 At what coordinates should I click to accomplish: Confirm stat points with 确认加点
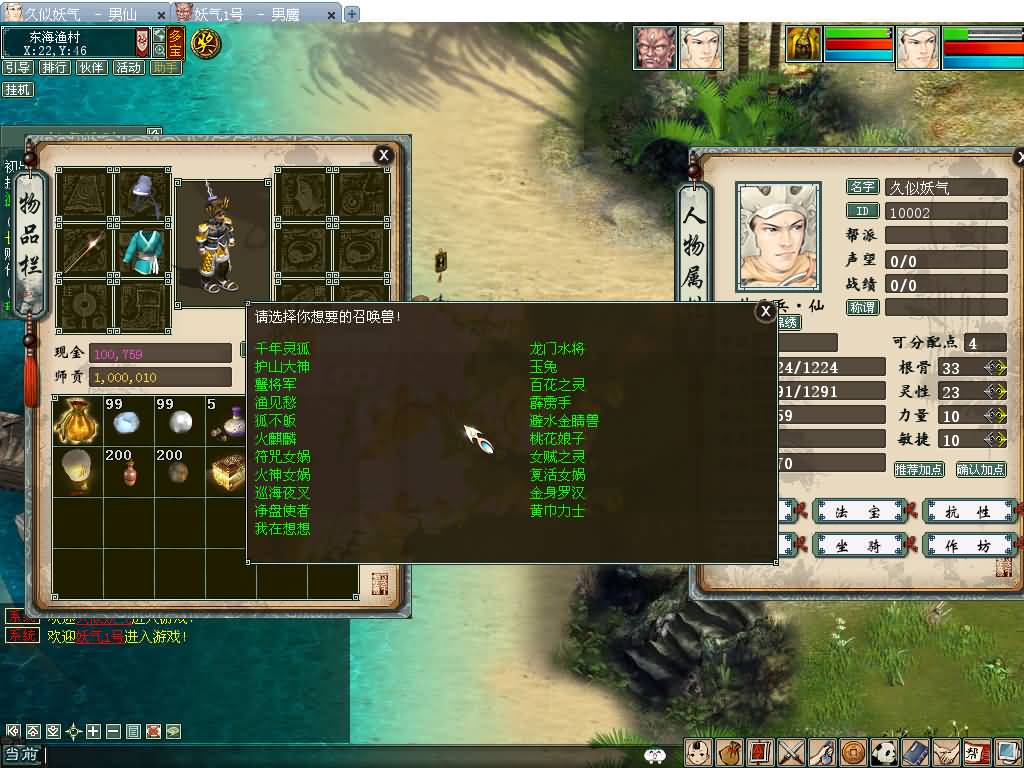[x=980, y=469]
